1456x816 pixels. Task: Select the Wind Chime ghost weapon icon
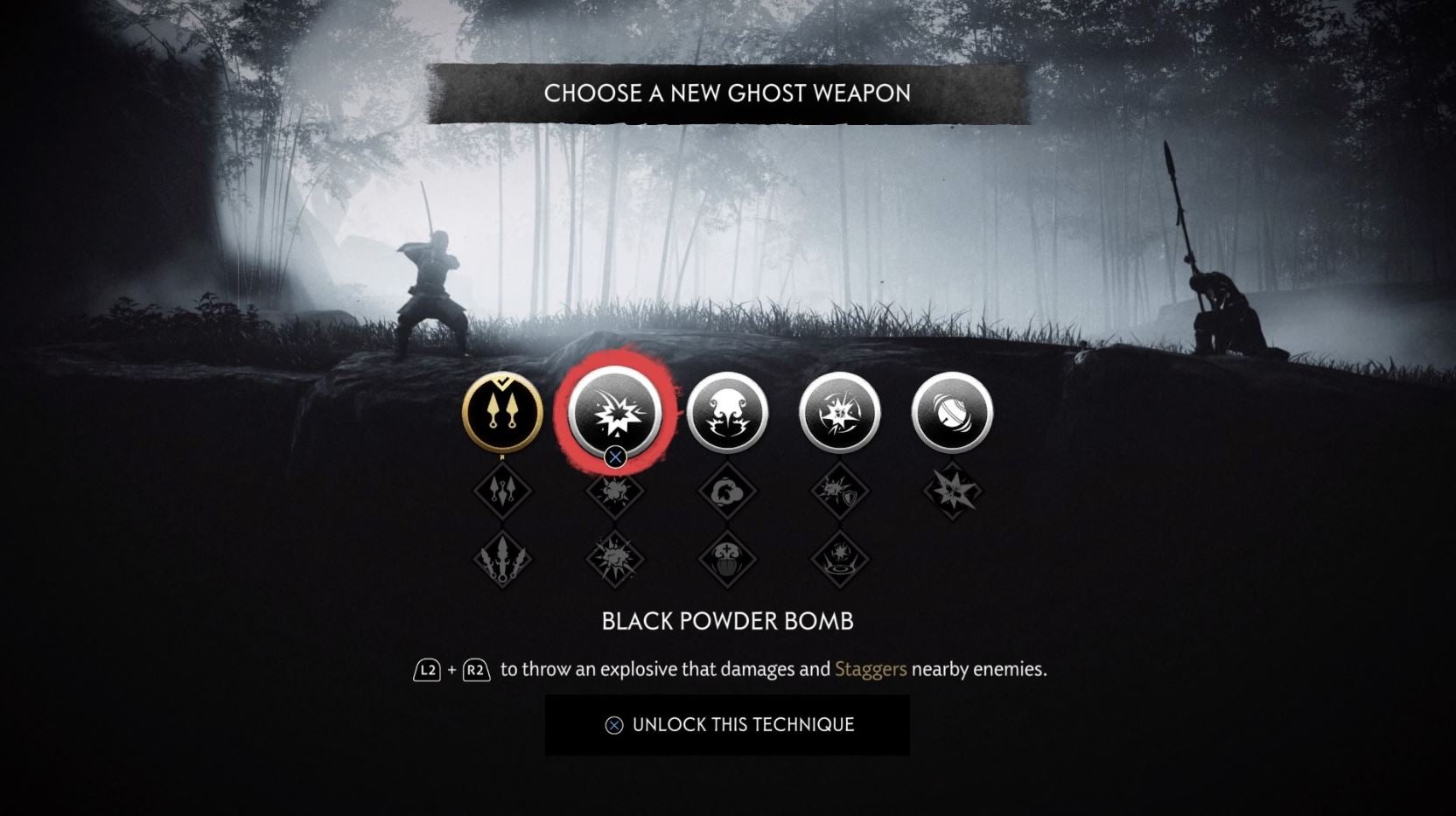(x=950, y=414)
